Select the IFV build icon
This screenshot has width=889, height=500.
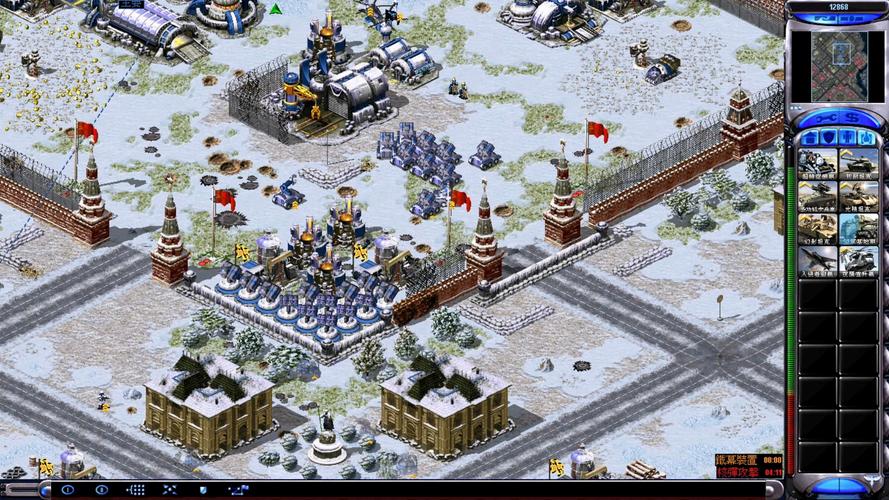pos(818,196)
